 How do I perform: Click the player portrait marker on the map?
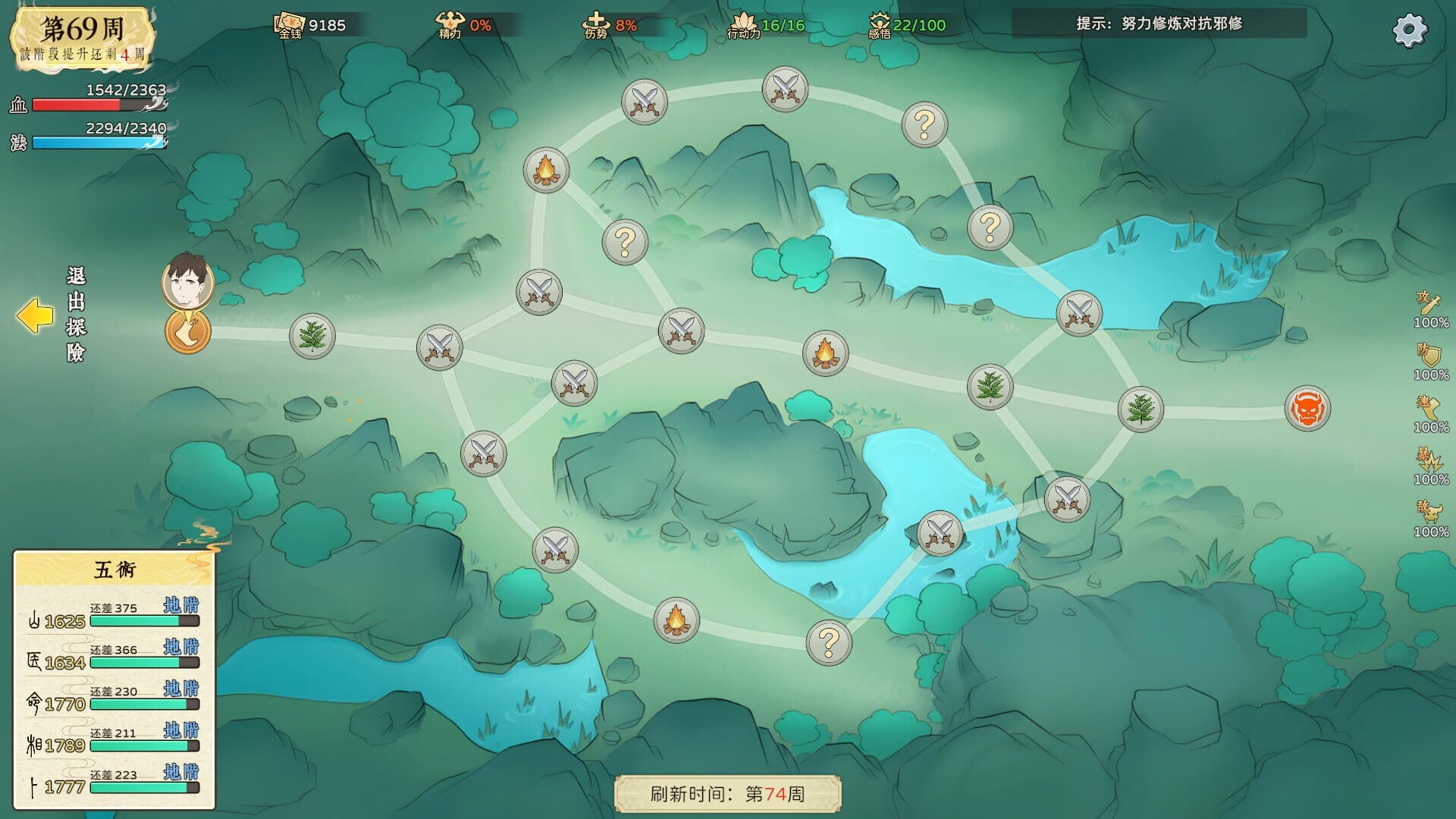[x=187, y=280]
